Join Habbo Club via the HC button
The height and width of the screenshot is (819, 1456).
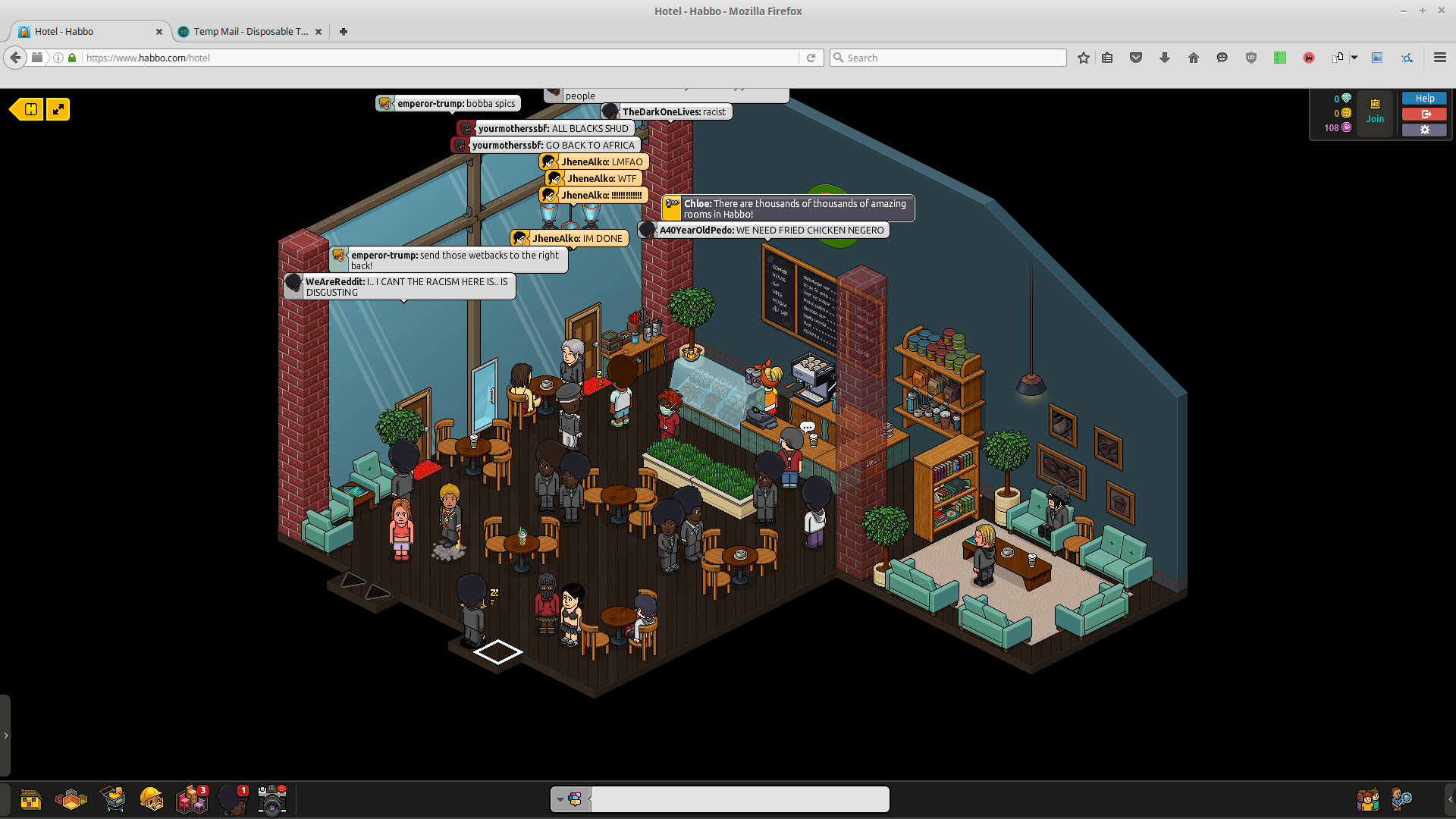1375,111
